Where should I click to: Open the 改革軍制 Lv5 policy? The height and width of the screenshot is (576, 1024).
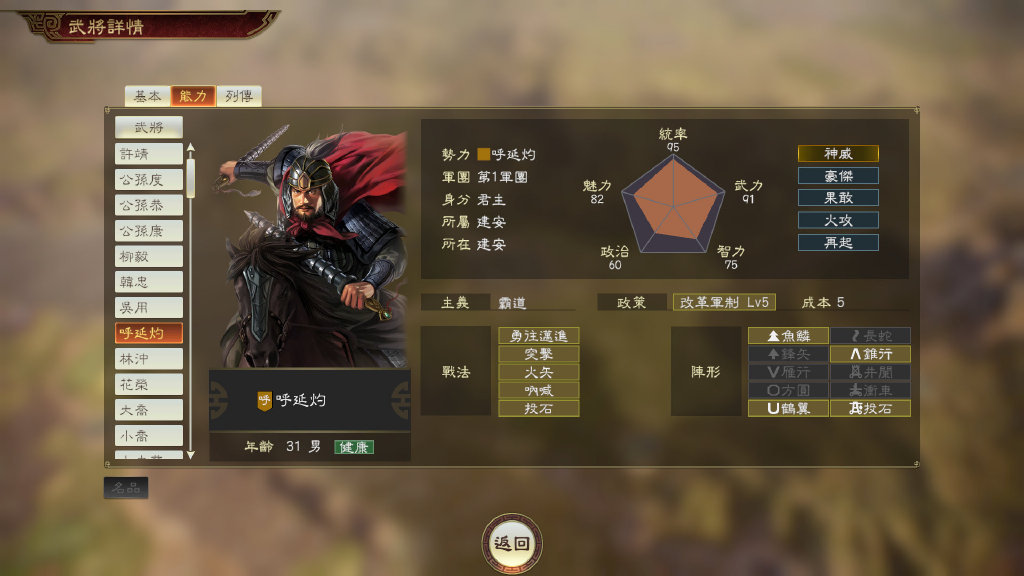(x=724, y=302)
